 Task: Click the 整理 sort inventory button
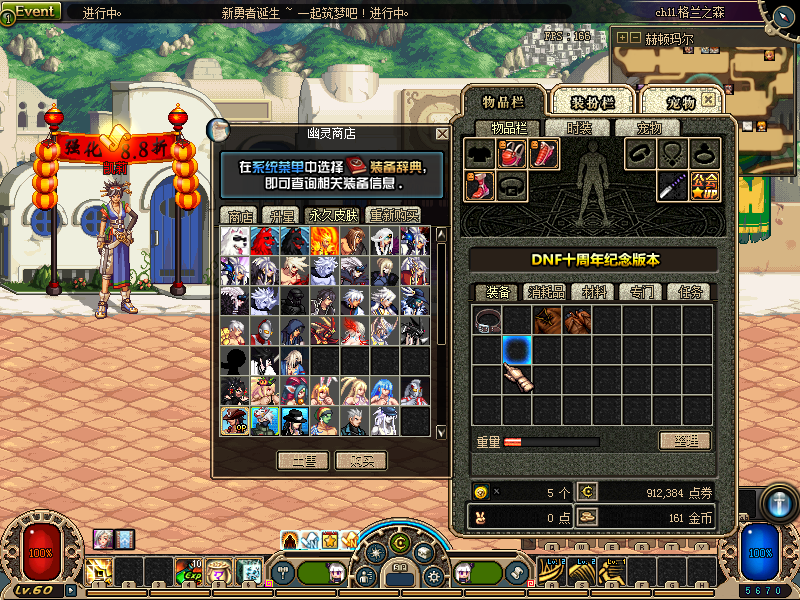[x=685, y=441]
